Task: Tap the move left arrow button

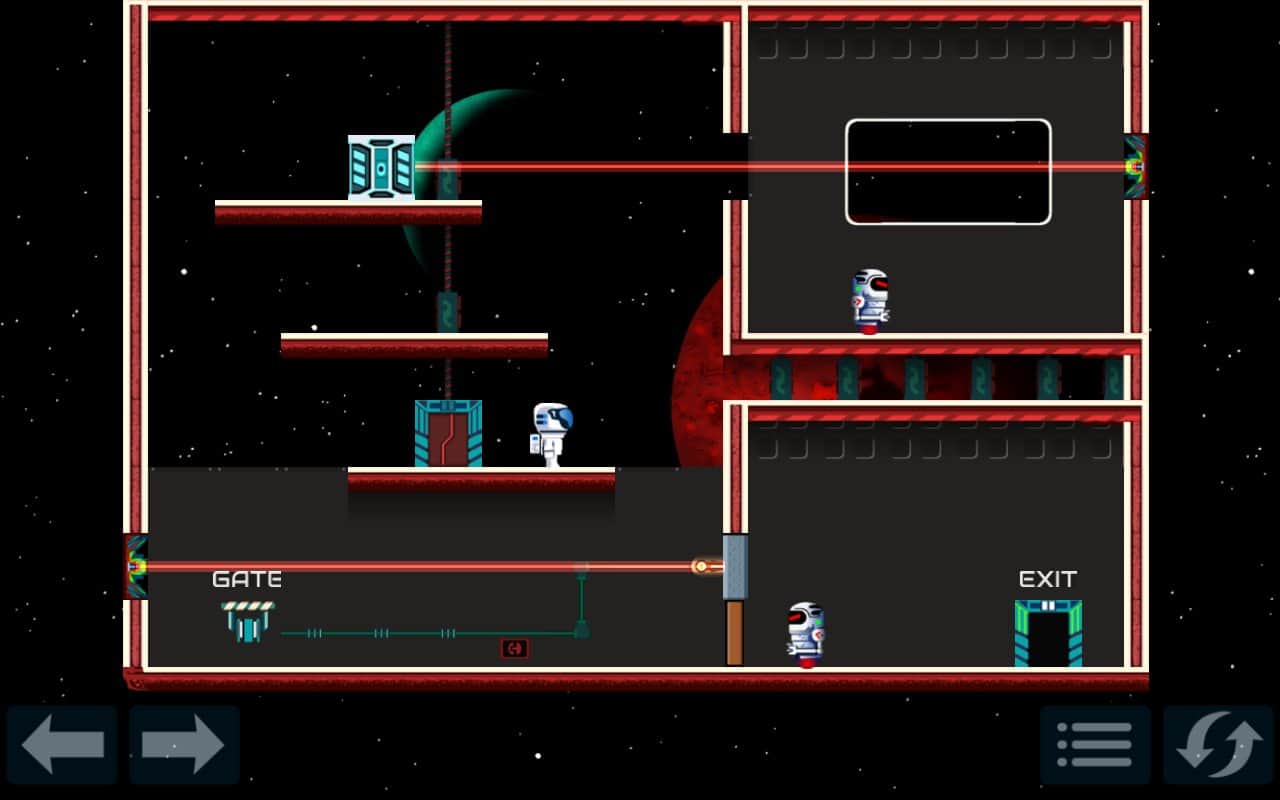Action: tap(62, 744)
